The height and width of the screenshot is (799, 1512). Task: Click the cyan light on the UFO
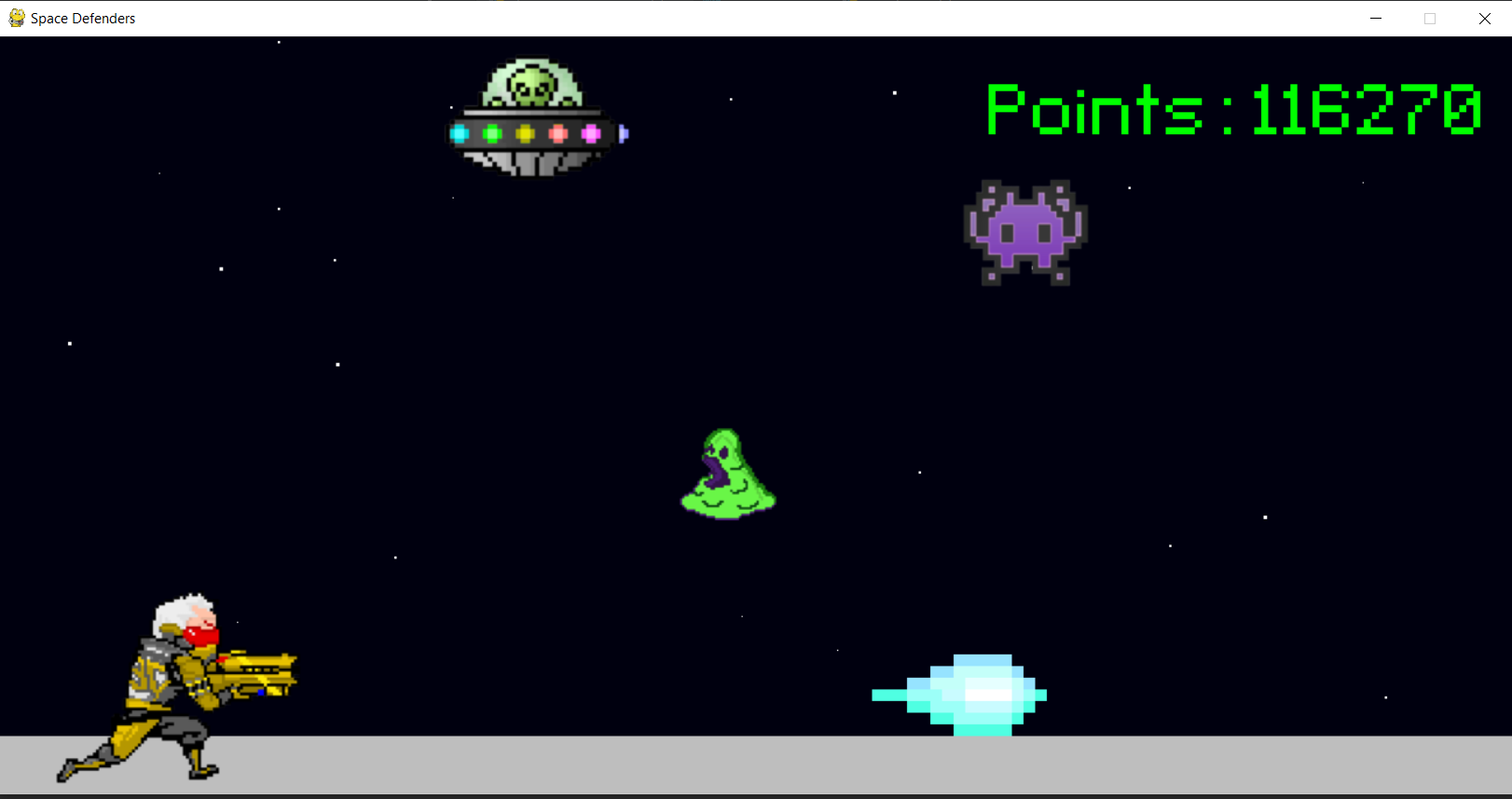coord(460,133)
